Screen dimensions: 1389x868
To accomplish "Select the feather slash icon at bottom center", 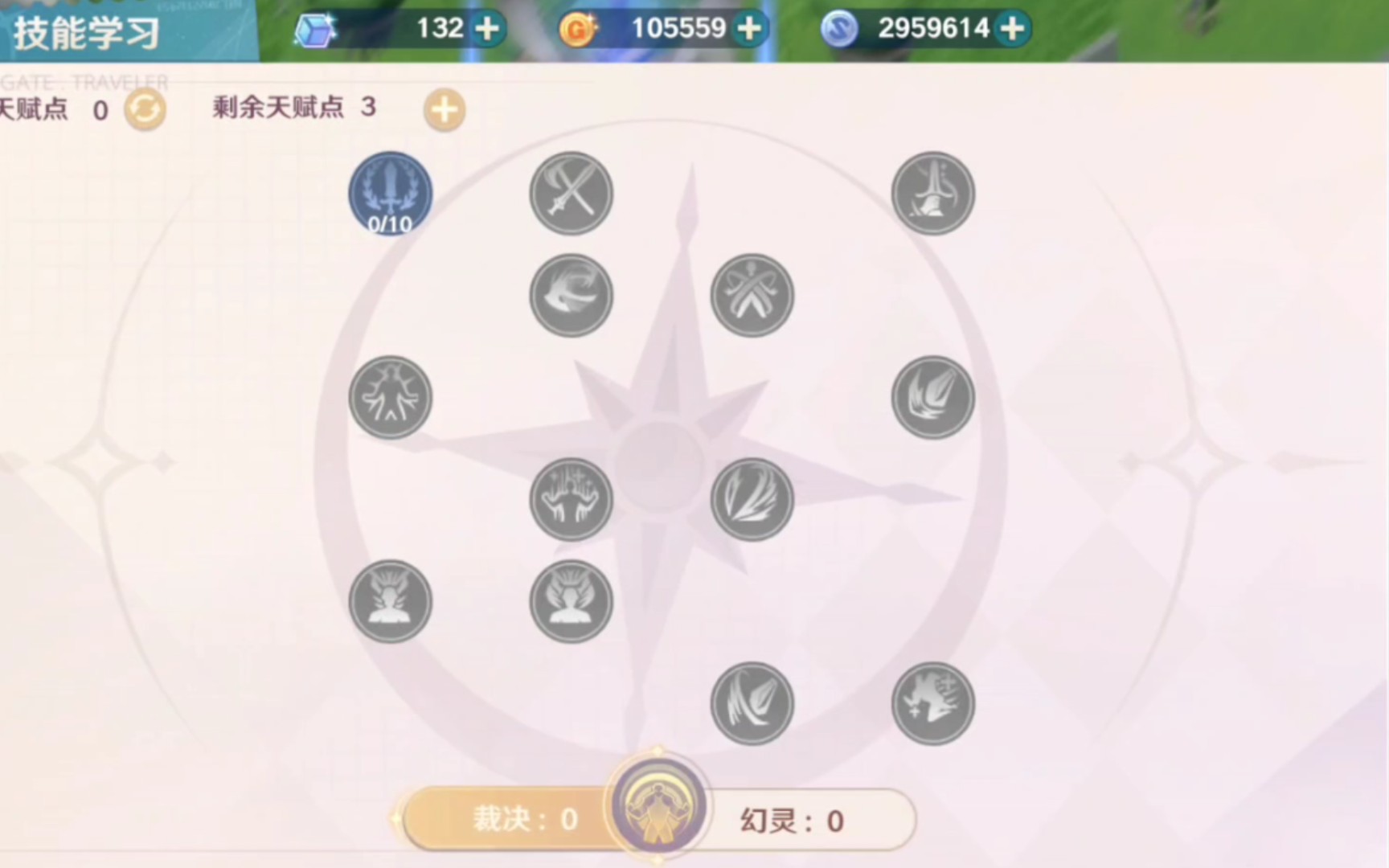I will [752, 702].
